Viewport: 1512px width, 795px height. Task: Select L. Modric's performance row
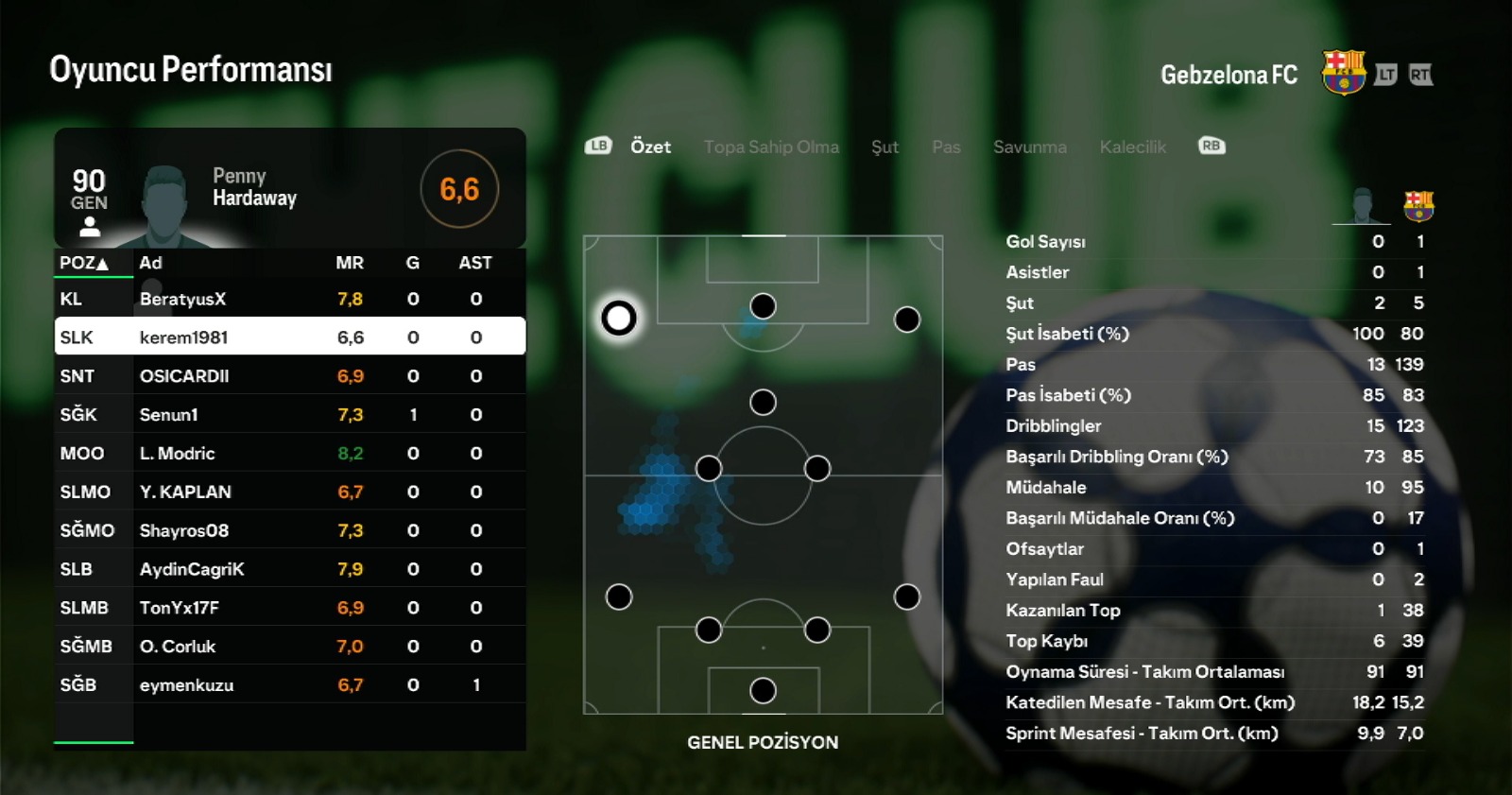tap(289, 453)
